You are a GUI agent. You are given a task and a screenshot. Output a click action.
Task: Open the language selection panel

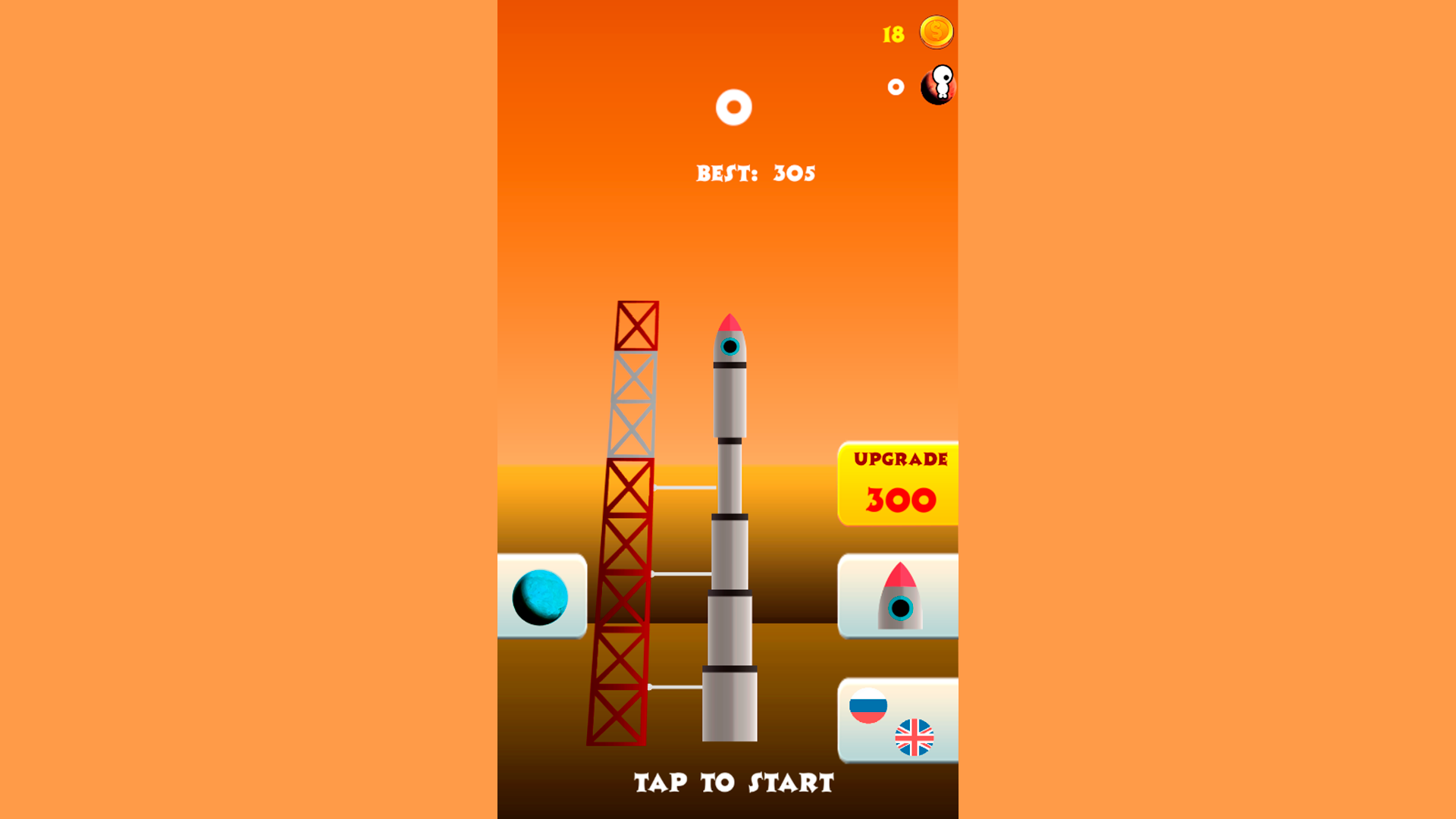(897, 719)
